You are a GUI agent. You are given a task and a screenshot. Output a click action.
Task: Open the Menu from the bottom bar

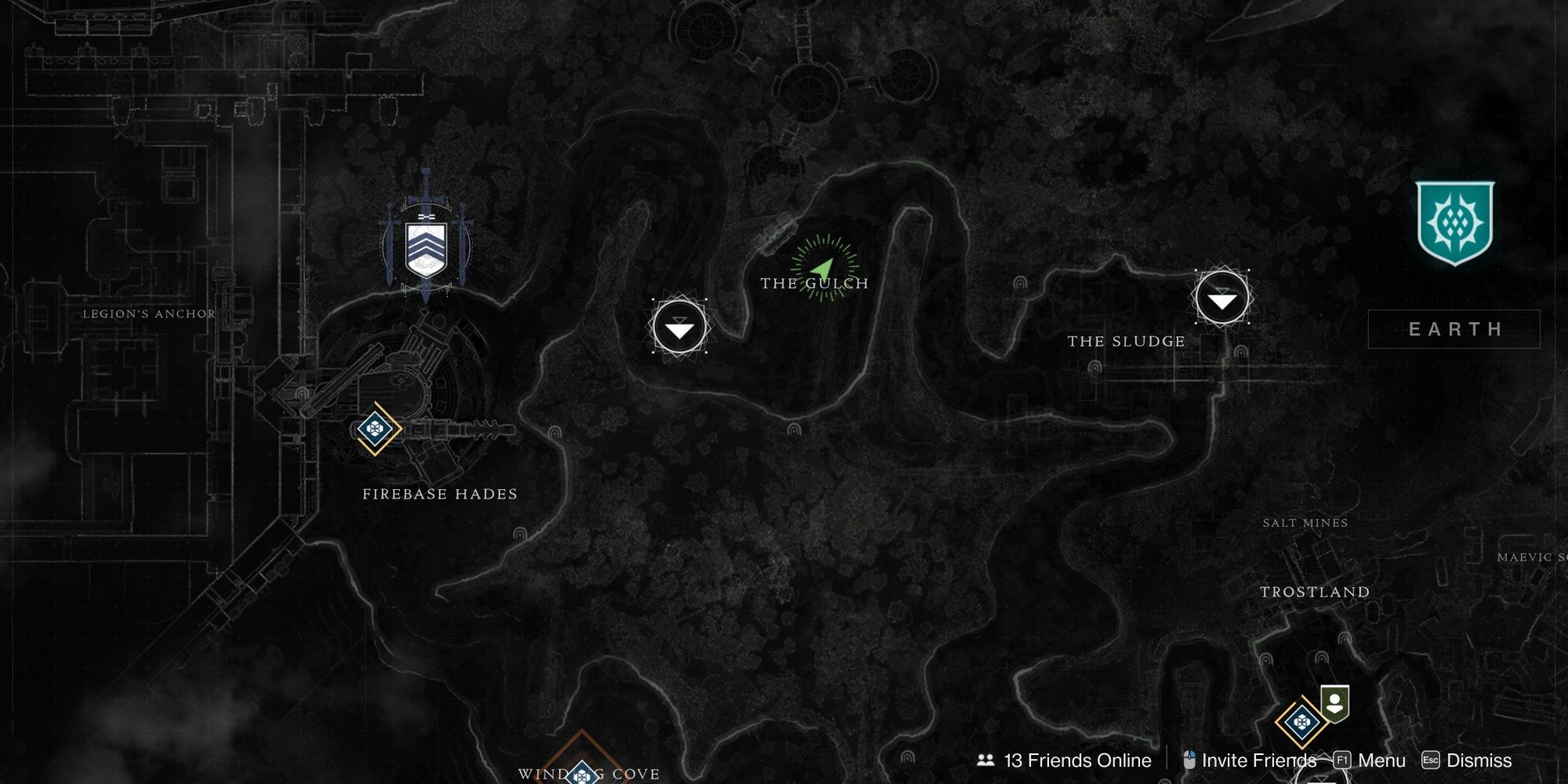1381,759
